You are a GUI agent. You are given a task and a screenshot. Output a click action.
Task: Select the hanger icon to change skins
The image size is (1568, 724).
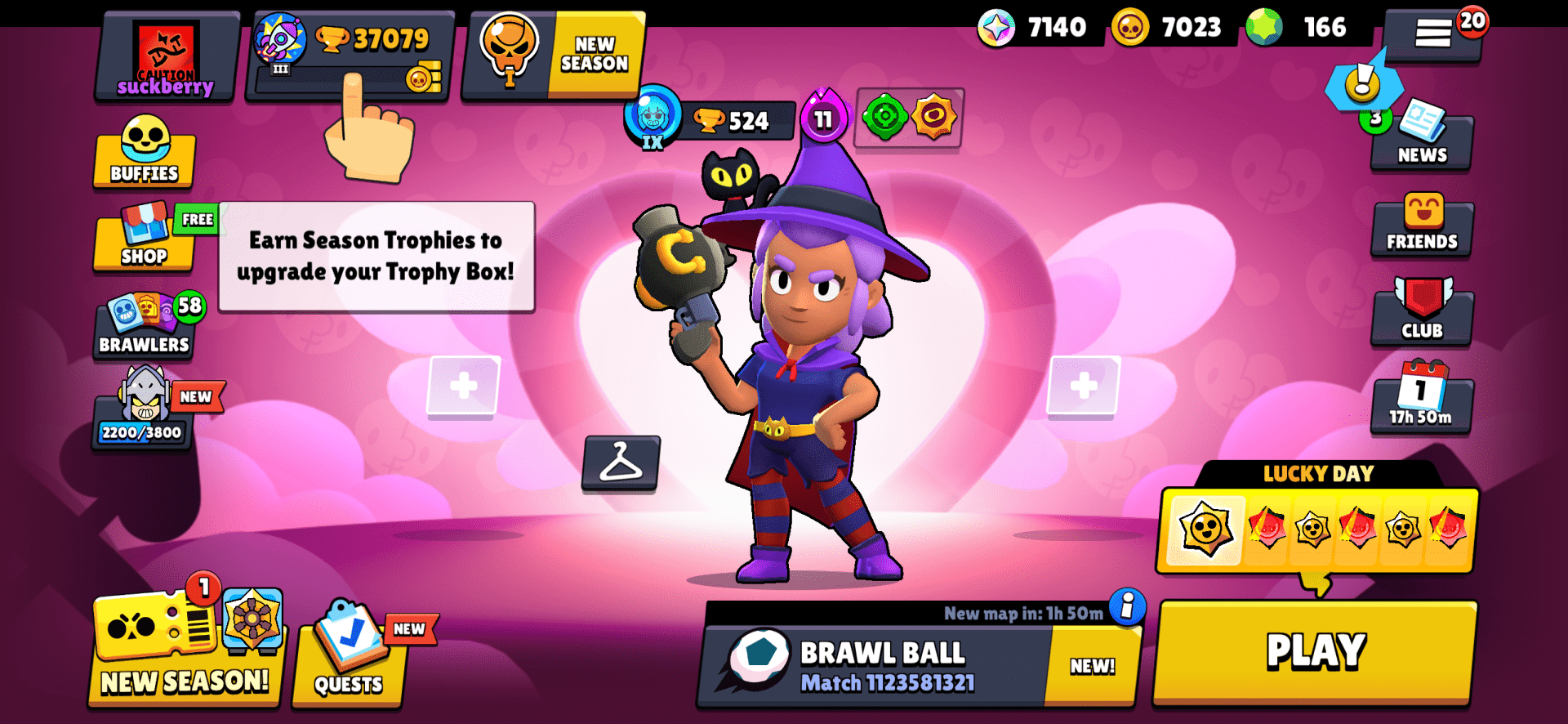[621, 466]
